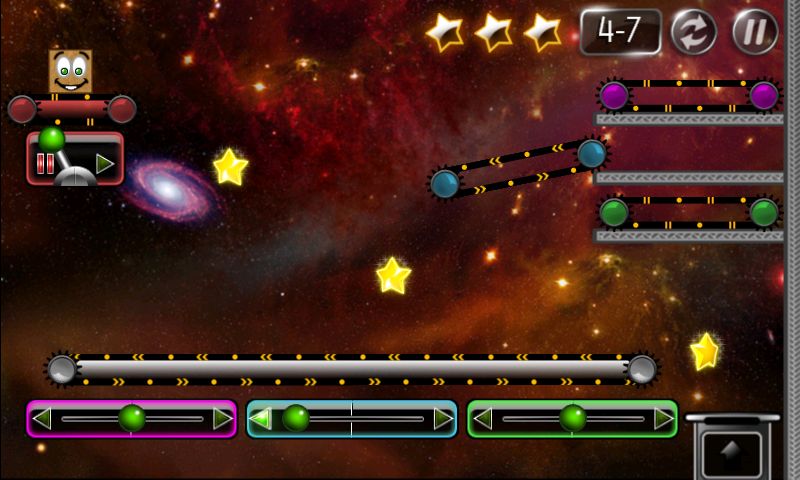Click the right arrow on the green slider

(663, 419)
